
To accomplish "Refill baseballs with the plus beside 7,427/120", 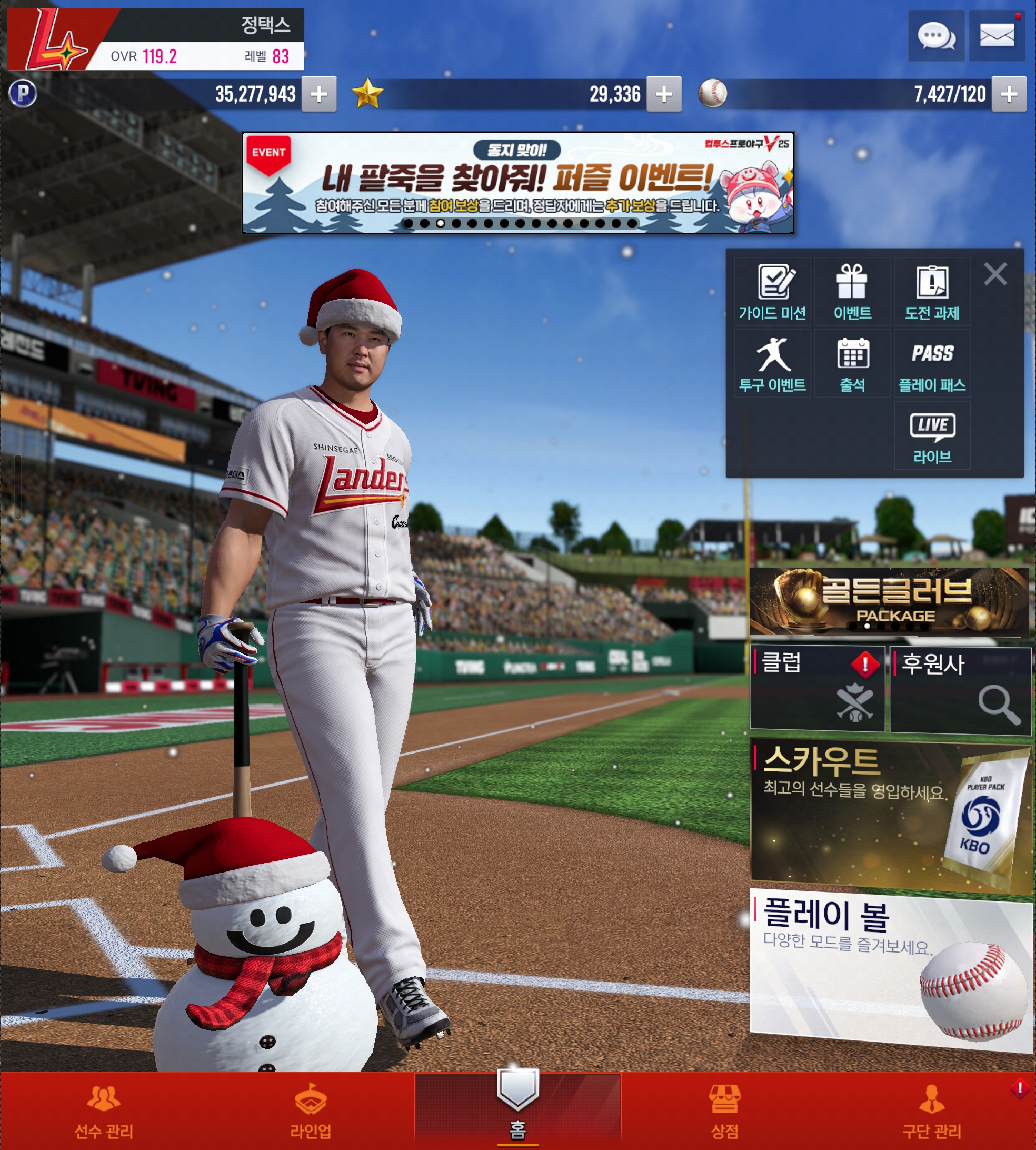I will (1009, 94).
